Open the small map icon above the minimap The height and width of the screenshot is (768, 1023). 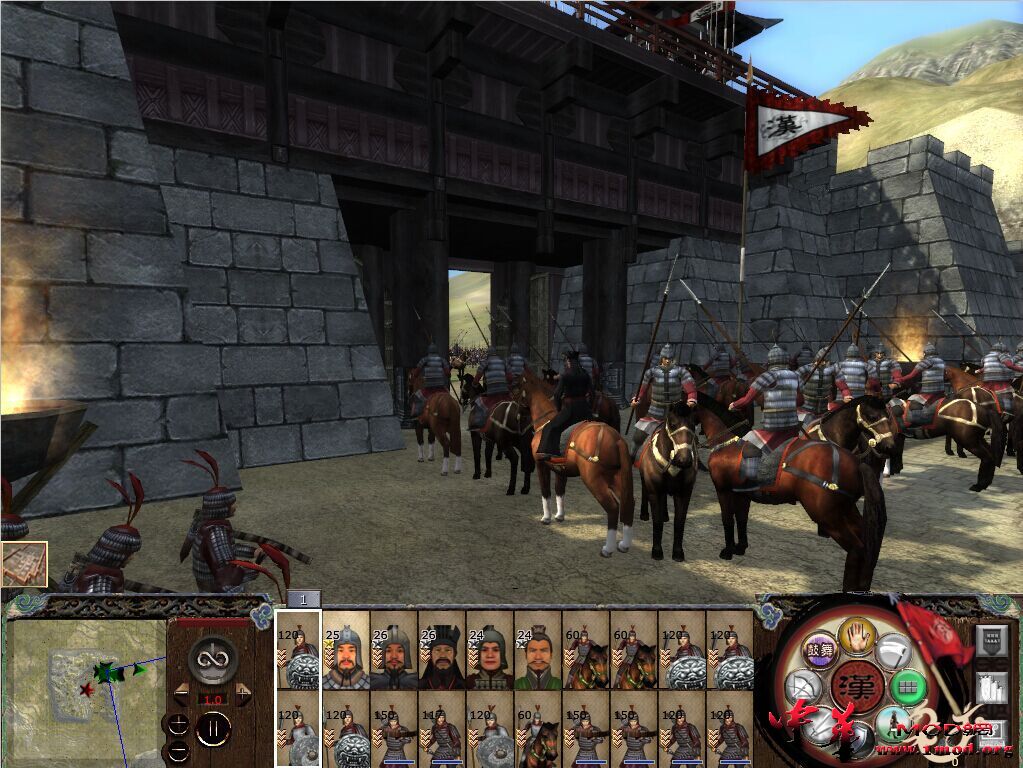24,563
